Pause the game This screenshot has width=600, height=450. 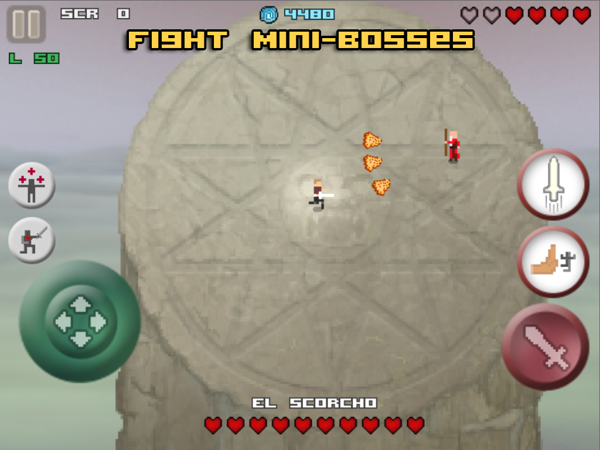click(27, 24)
